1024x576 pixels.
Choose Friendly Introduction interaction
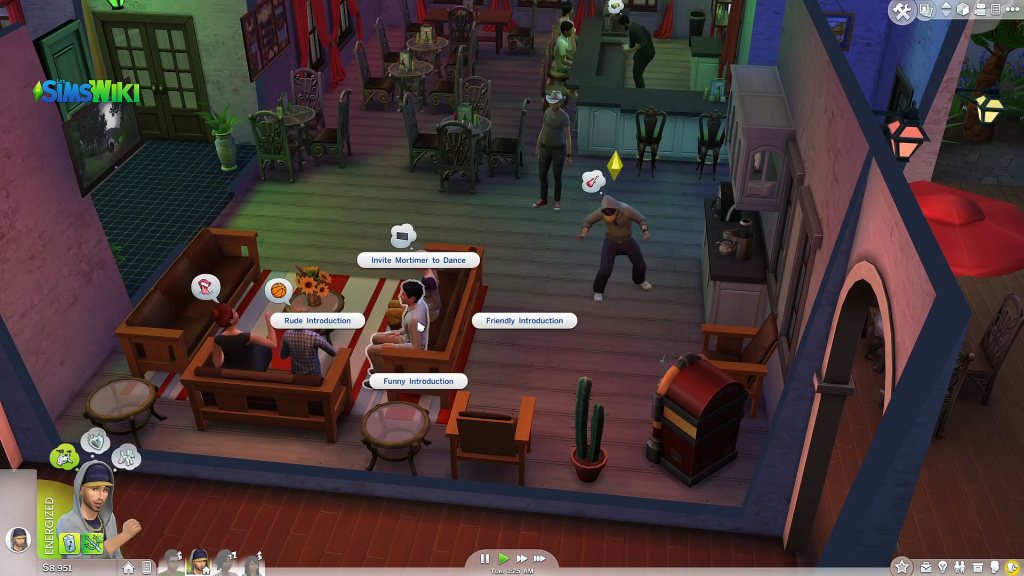[x=525, y=321]
